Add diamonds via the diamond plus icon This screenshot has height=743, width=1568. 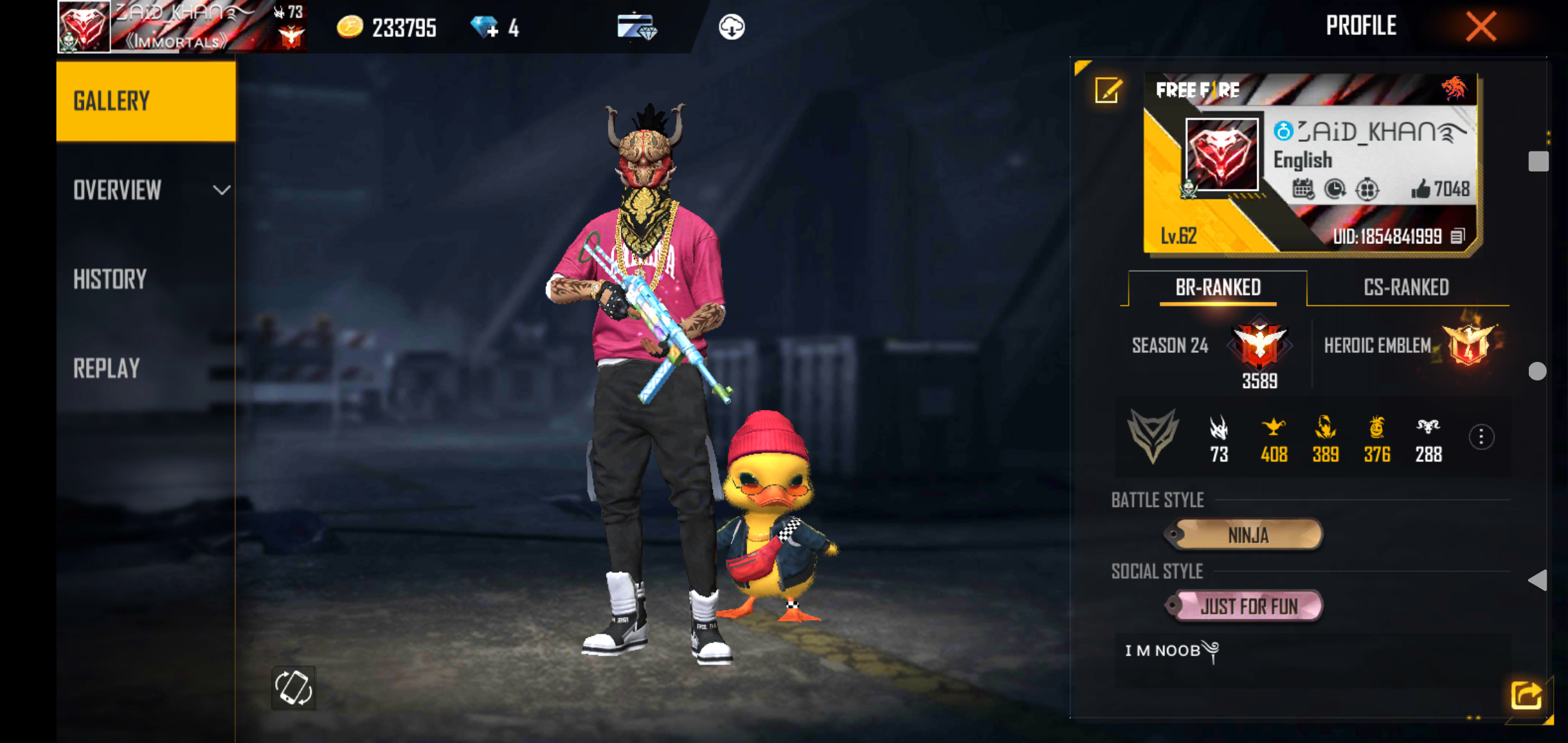pyautogui.click(x=485, y=28)
